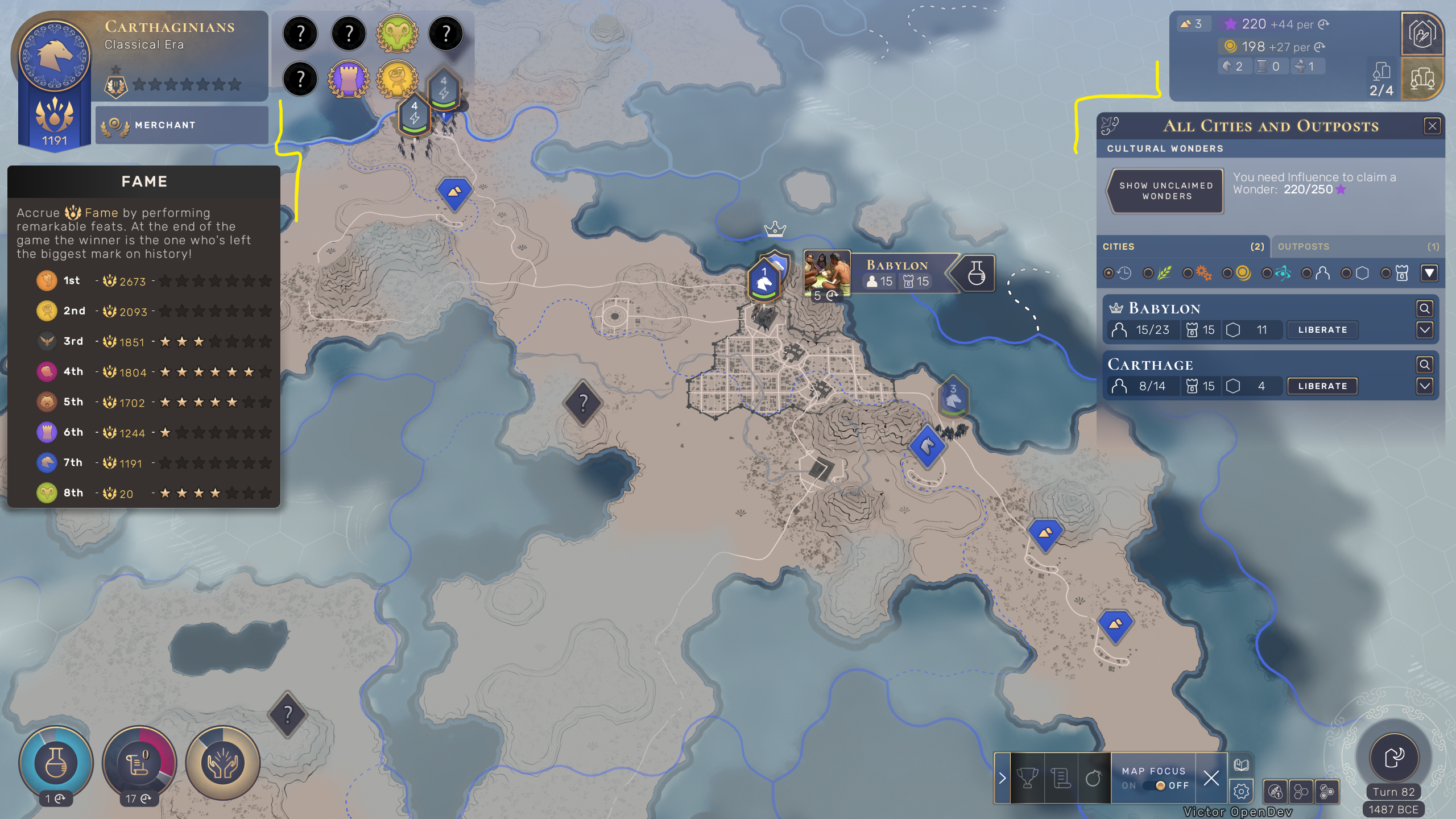Zoom to Babylon with magnifier button
Viewport: 1456px width, 819px height.
(x=1424, y=308)
